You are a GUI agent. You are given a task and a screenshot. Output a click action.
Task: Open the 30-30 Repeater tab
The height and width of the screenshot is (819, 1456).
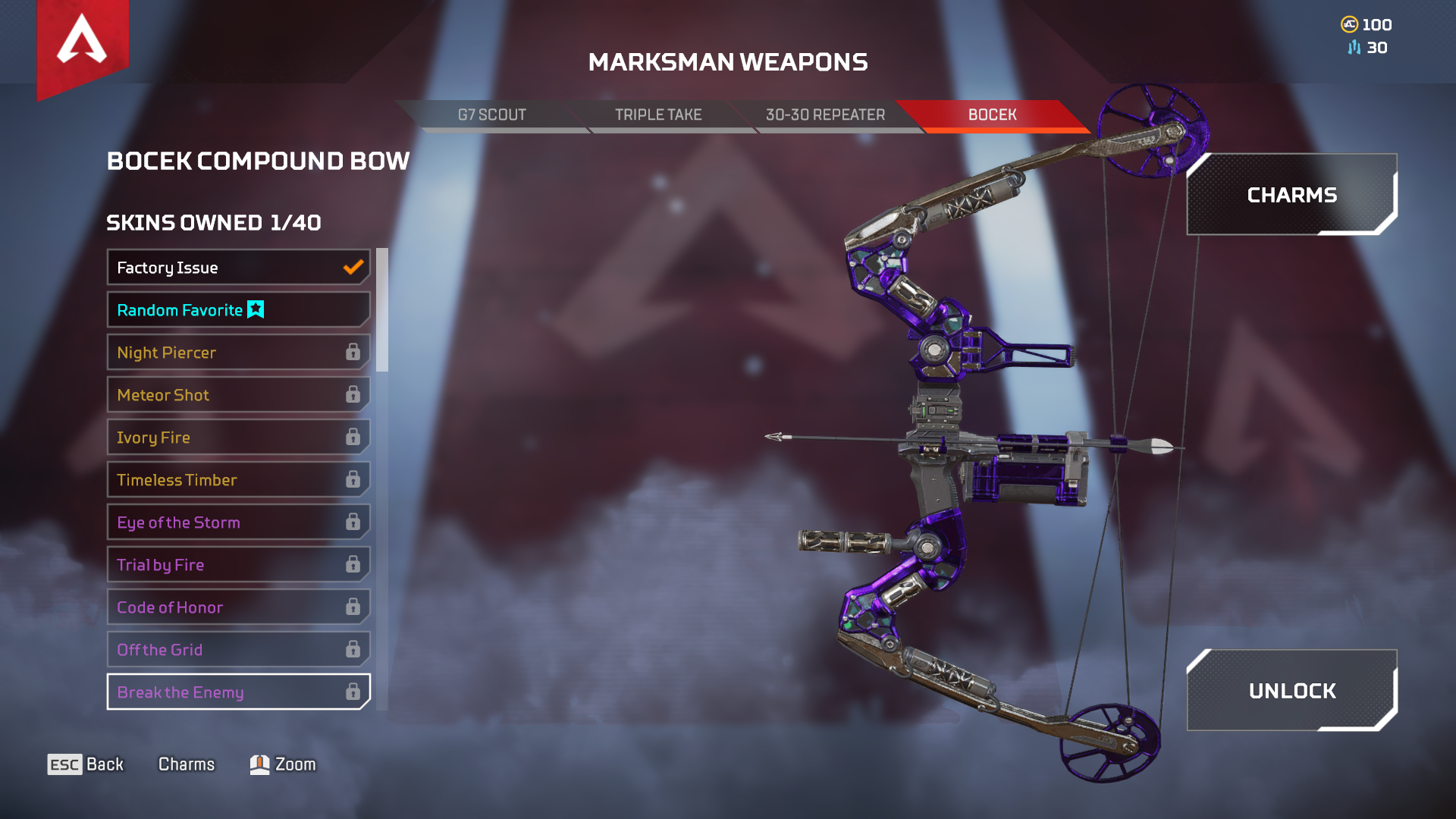(x=825, y=115)
